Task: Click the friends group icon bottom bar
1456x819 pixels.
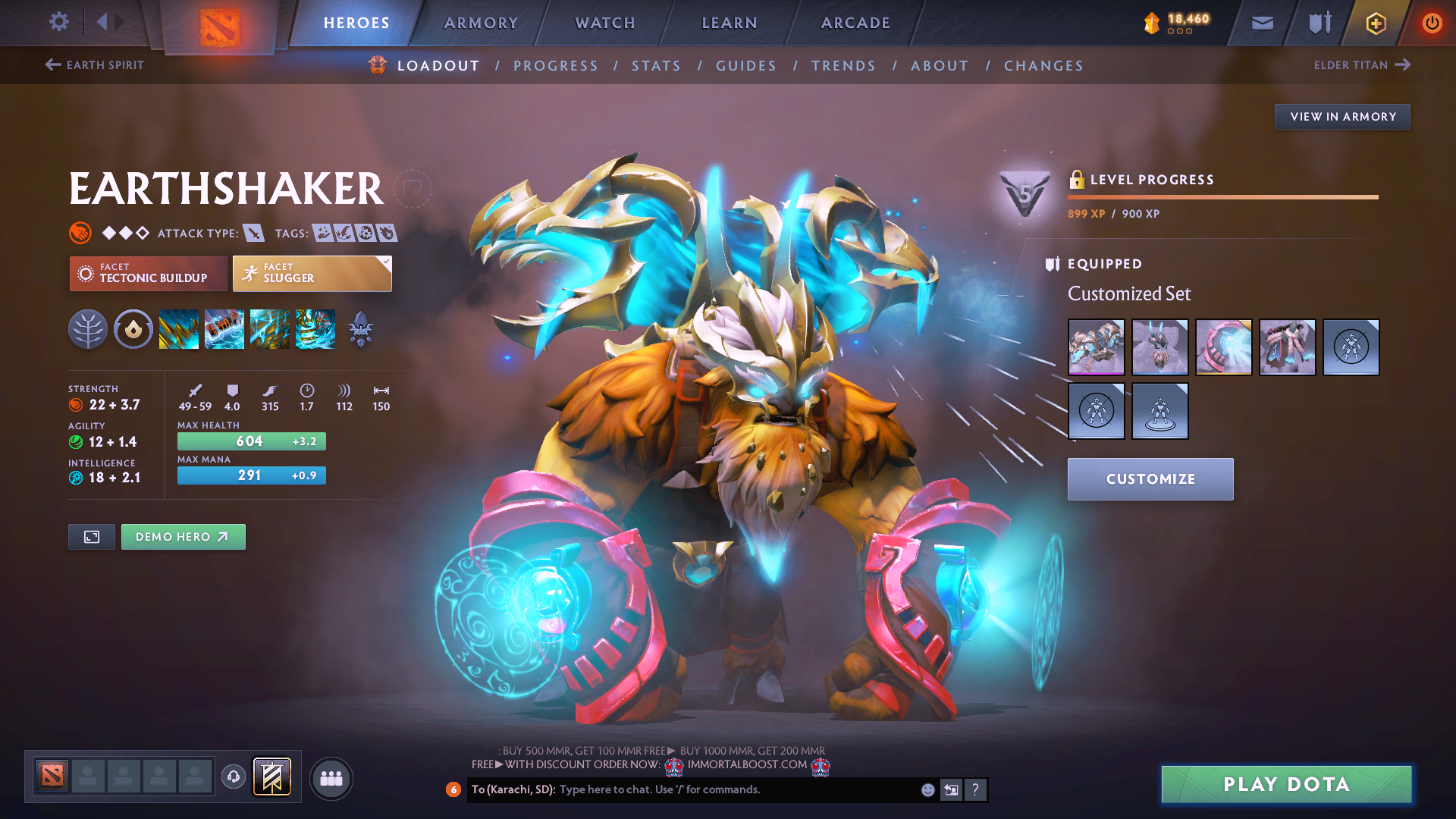Action: (x=330, y=777)
